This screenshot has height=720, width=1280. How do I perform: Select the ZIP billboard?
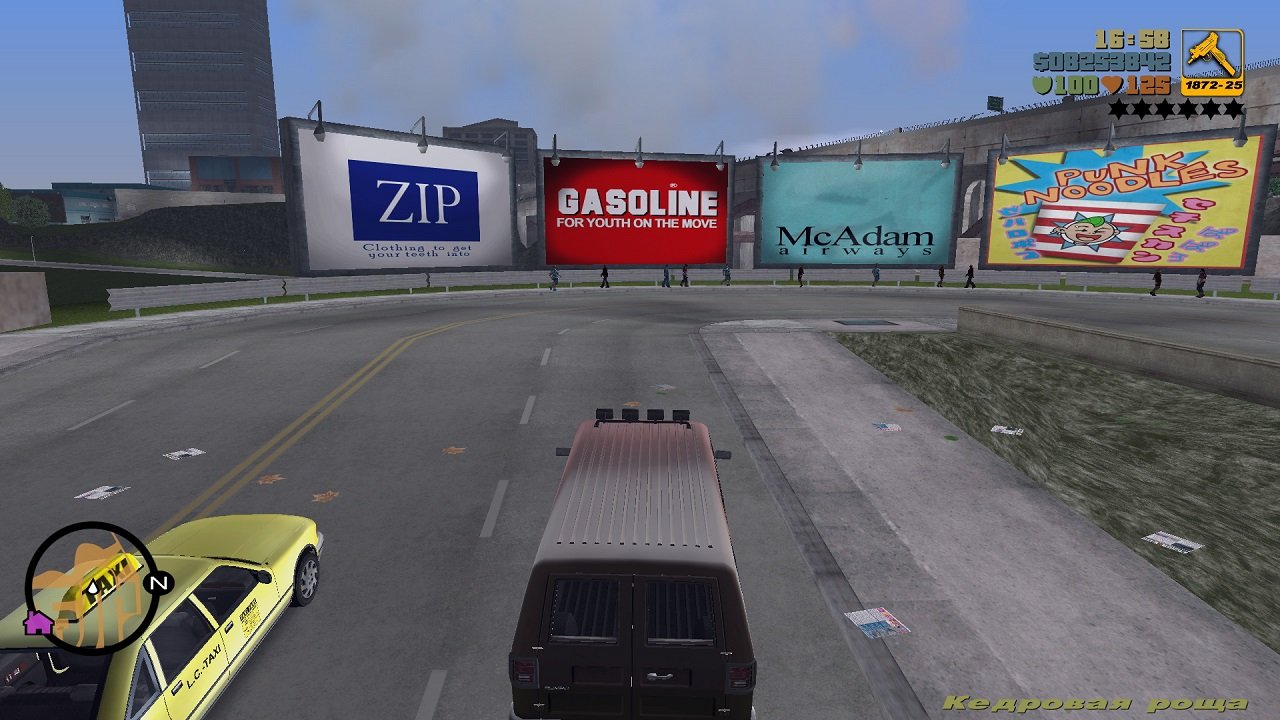coord(412,200)
